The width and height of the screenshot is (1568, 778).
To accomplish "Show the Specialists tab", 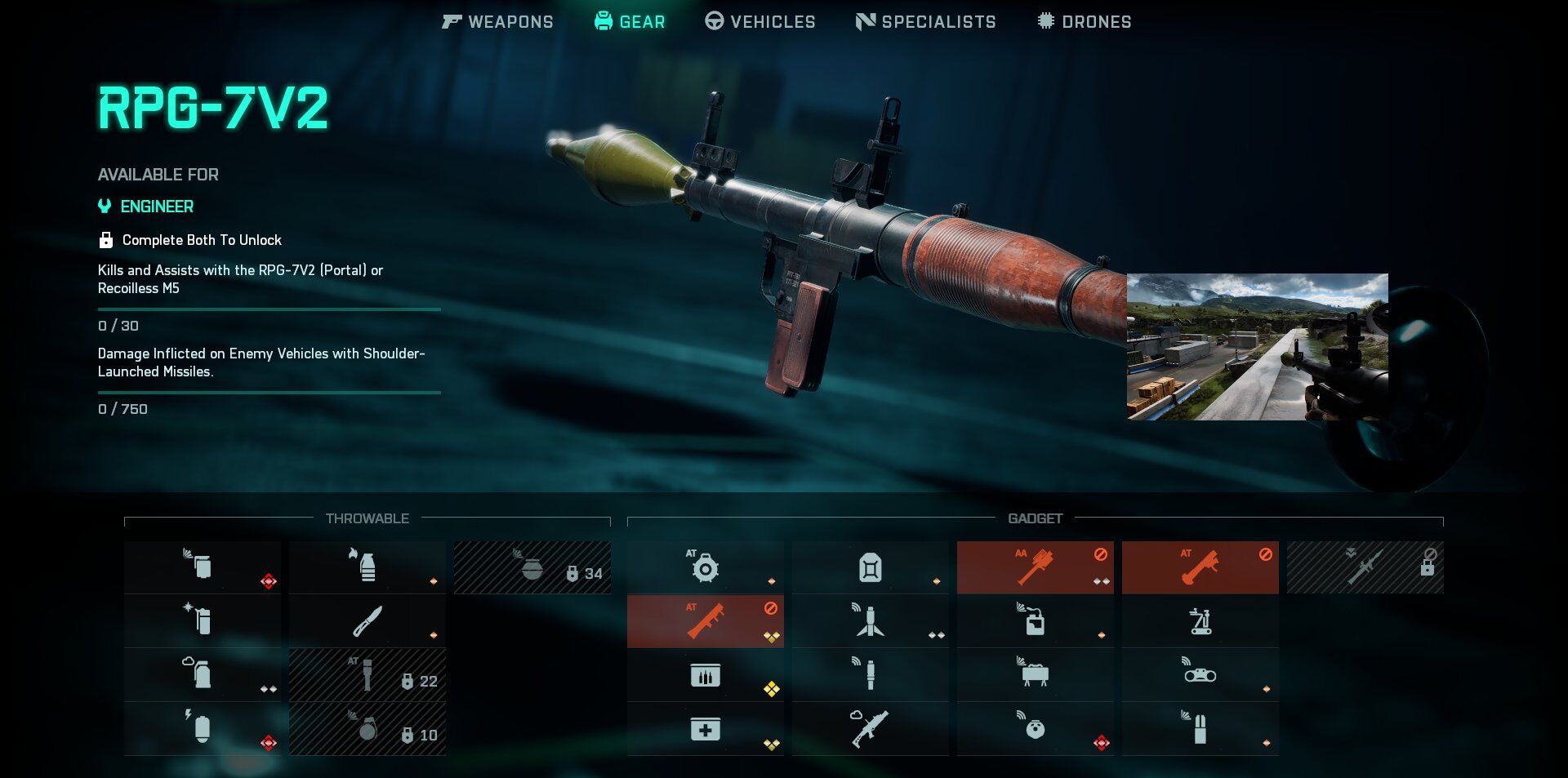I will [926, 22].
